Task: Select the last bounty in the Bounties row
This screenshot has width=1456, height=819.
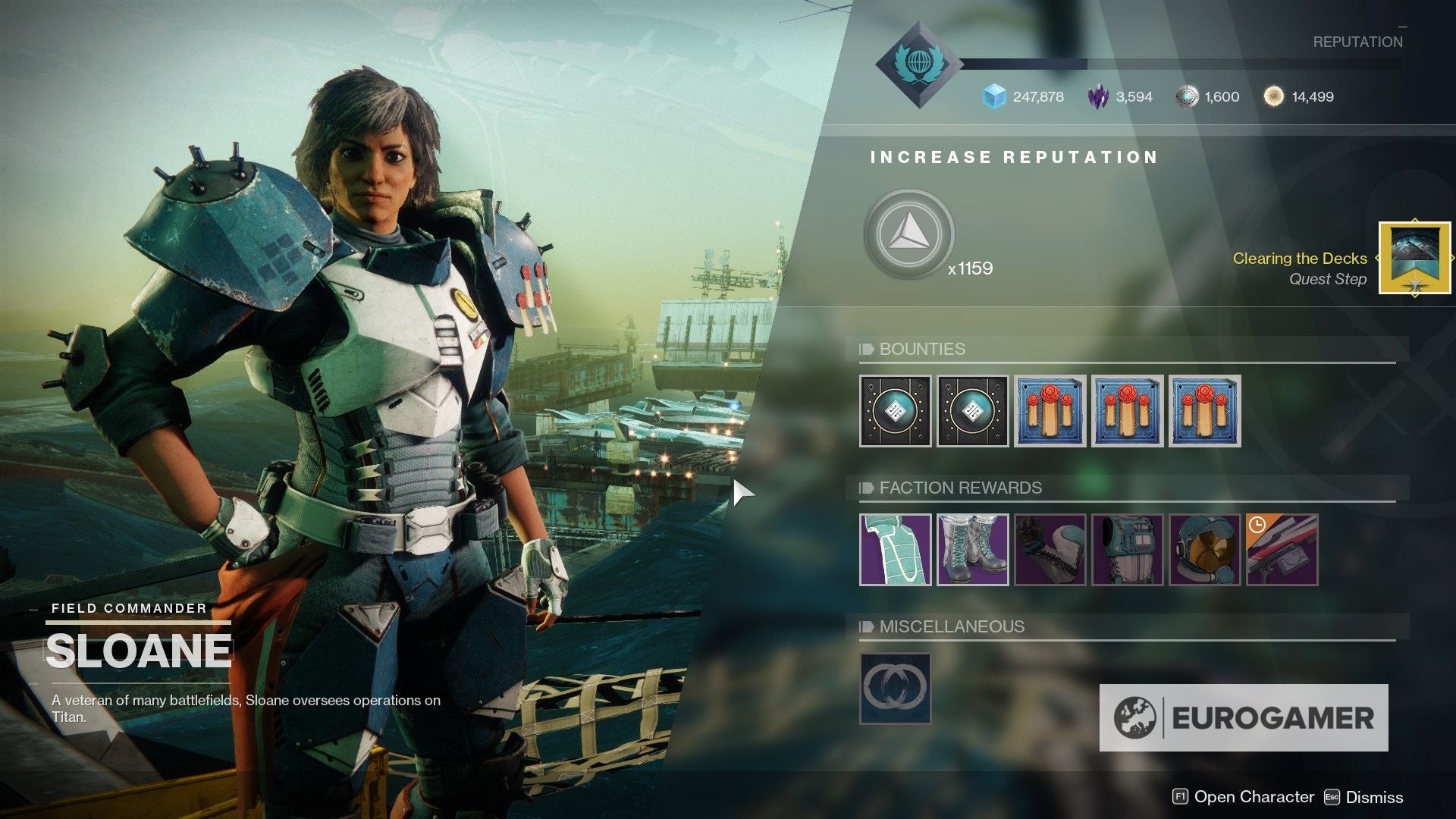Action: [1204, 413]
